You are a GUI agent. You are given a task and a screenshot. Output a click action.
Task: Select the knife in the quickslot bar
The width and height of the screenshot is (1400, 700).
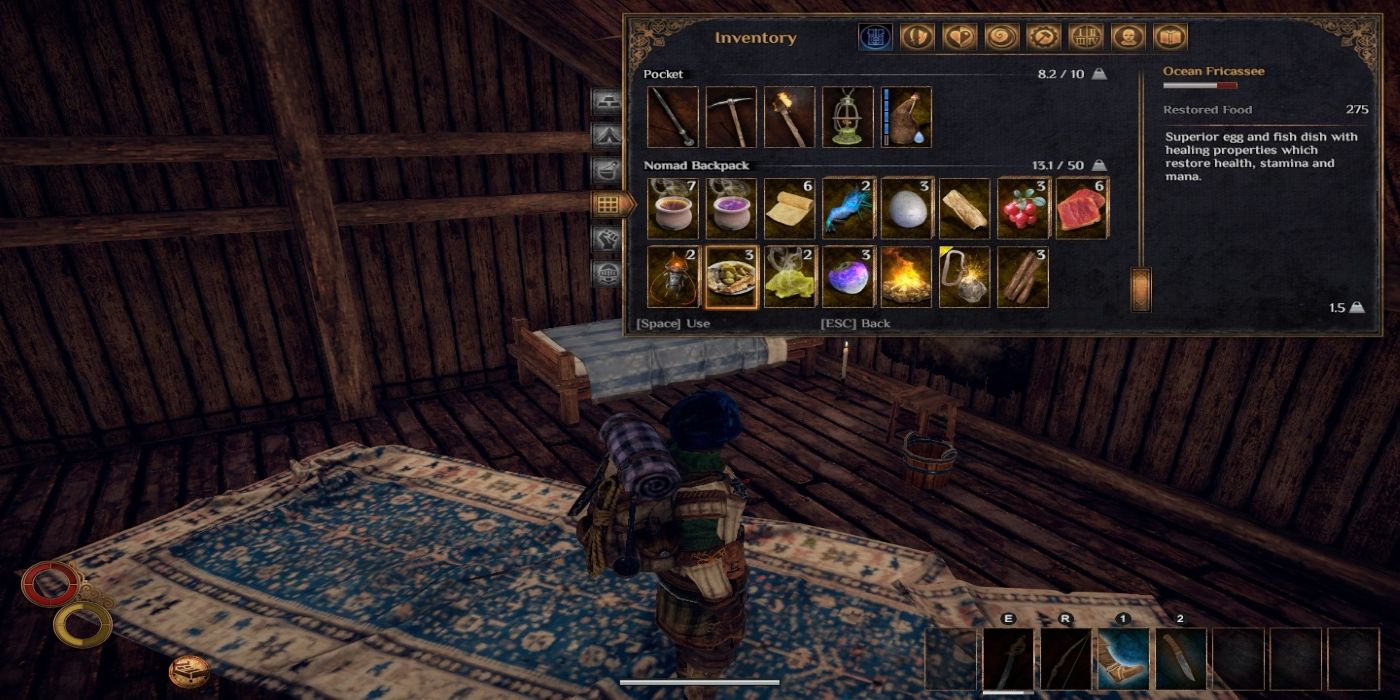pyautogui.click(x=1181, y=659)
